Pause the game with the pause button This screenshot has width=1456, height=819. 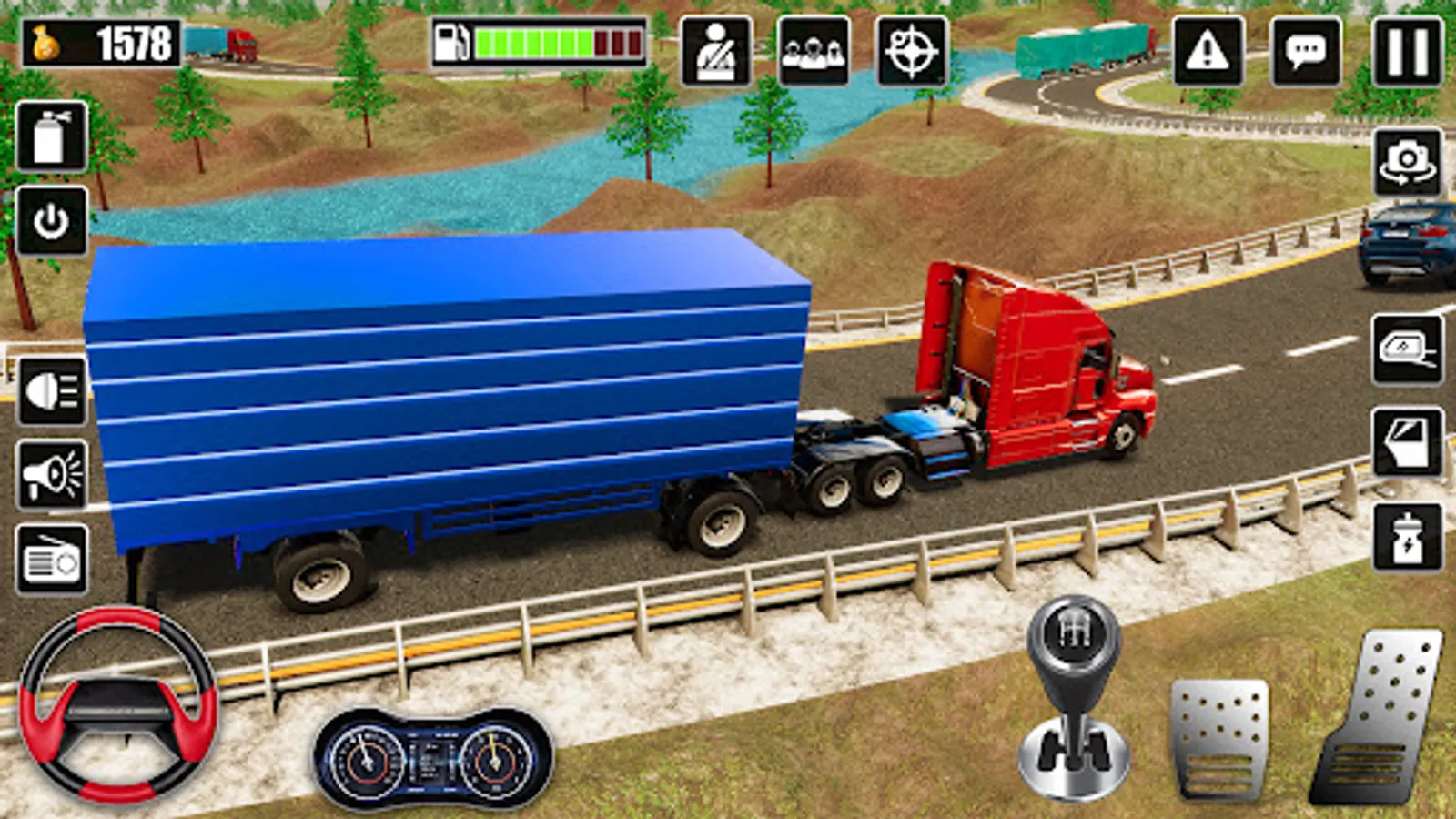point(1407,52)
